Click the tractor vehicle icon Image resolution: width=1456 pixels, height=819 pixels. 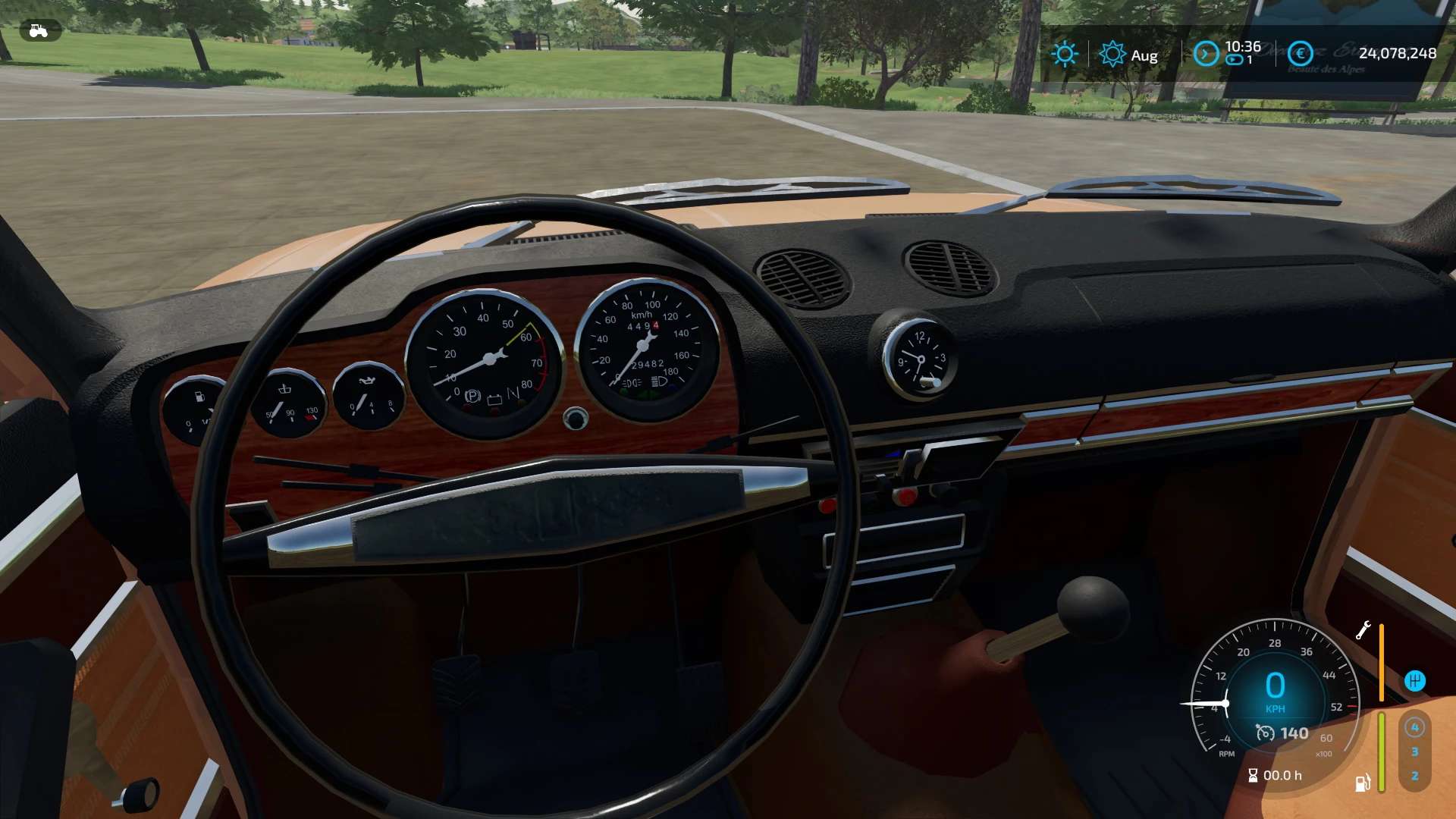tap(39, 31)
